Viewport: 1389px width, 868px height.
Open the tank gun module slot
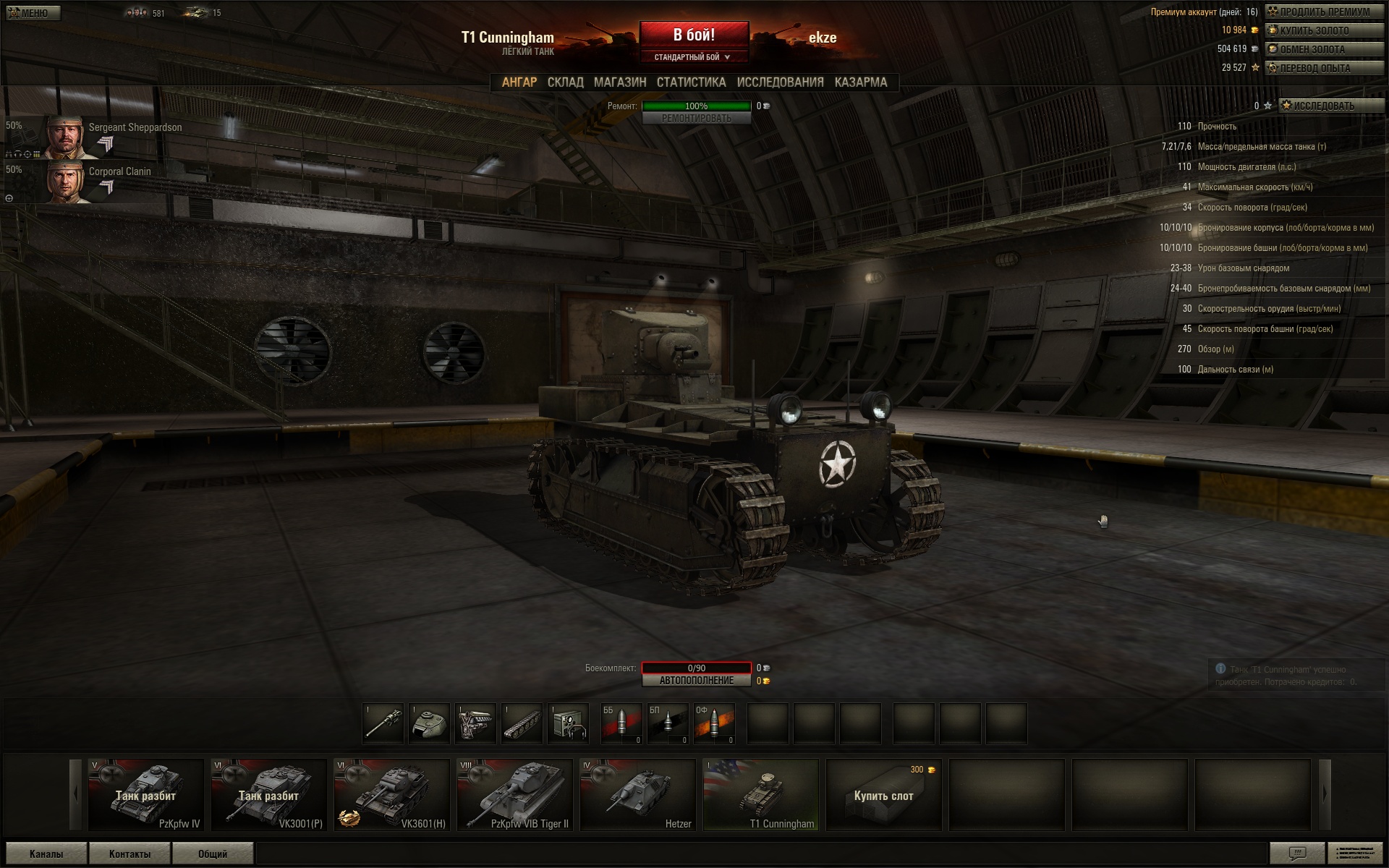(x=383, y=723)
